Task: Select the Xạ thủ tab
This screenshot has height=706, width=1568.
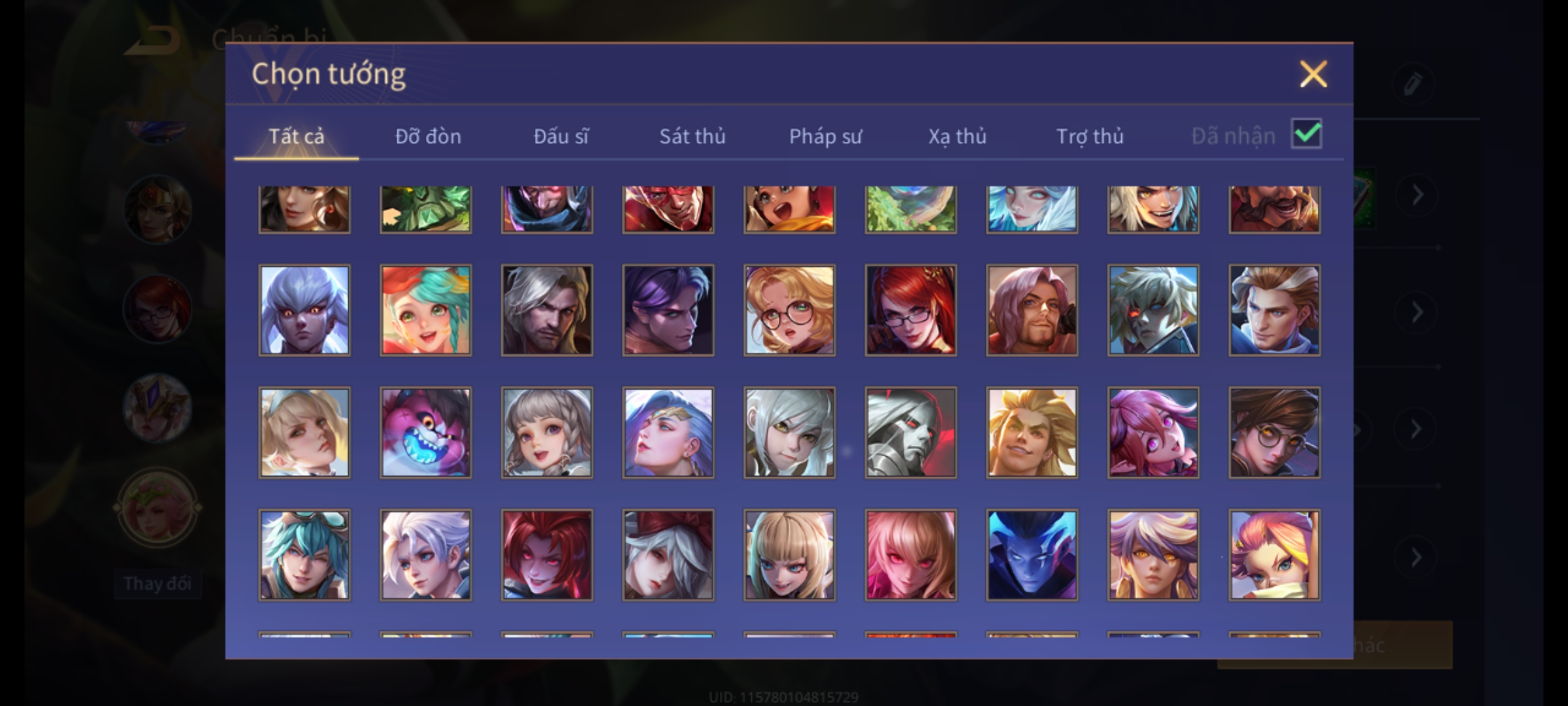Action: [957, 136]
